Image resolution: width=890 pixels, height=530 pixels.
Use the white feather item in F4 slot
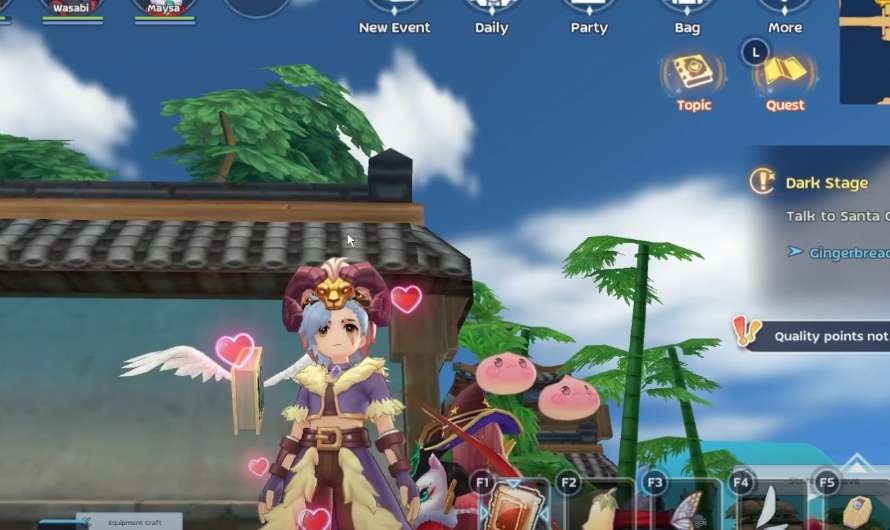(769, 508)
